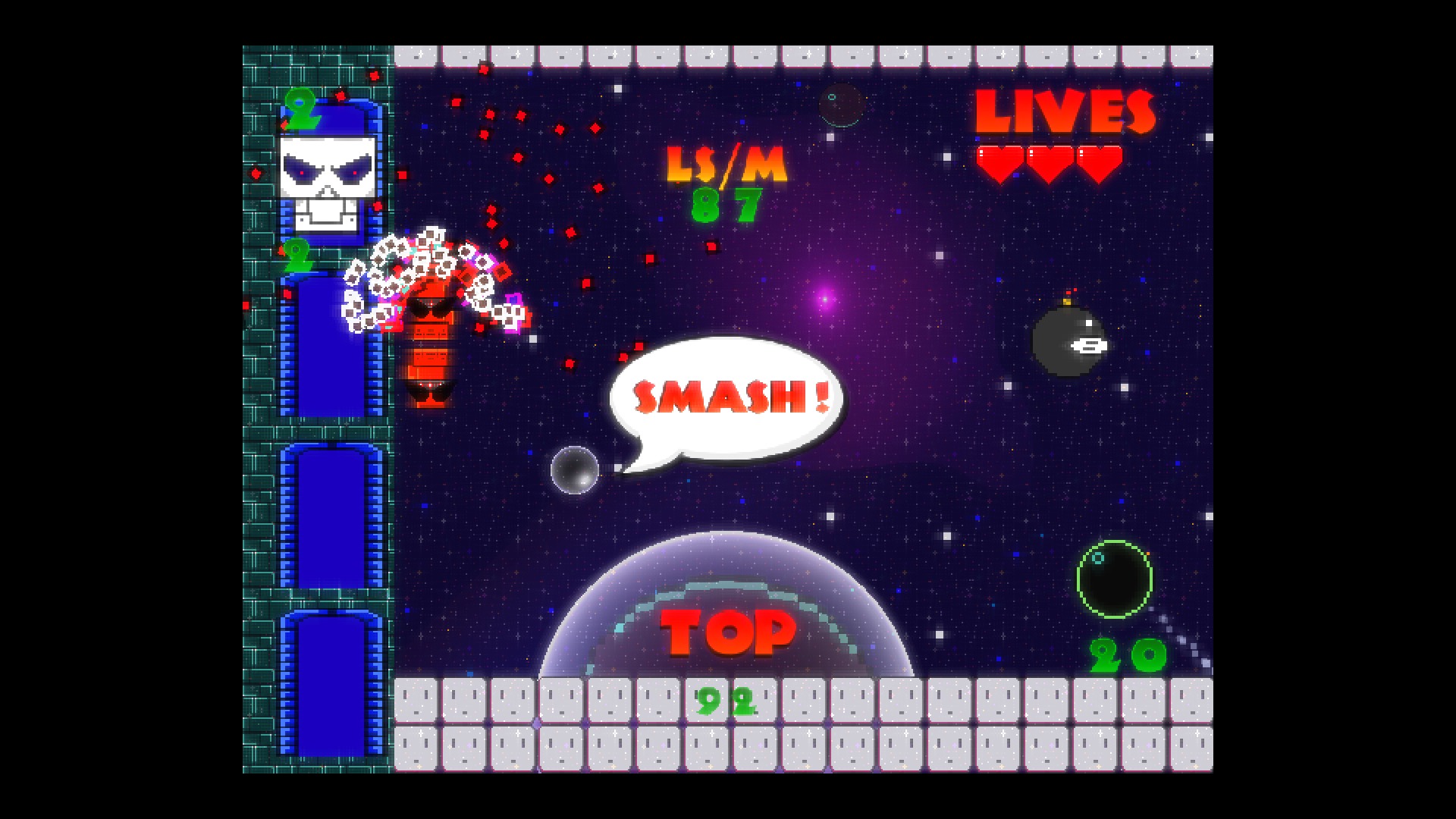Click the small gray bubble below SMASH
Viewport: 1456px width, 819px height.
(x=574, y=469)
